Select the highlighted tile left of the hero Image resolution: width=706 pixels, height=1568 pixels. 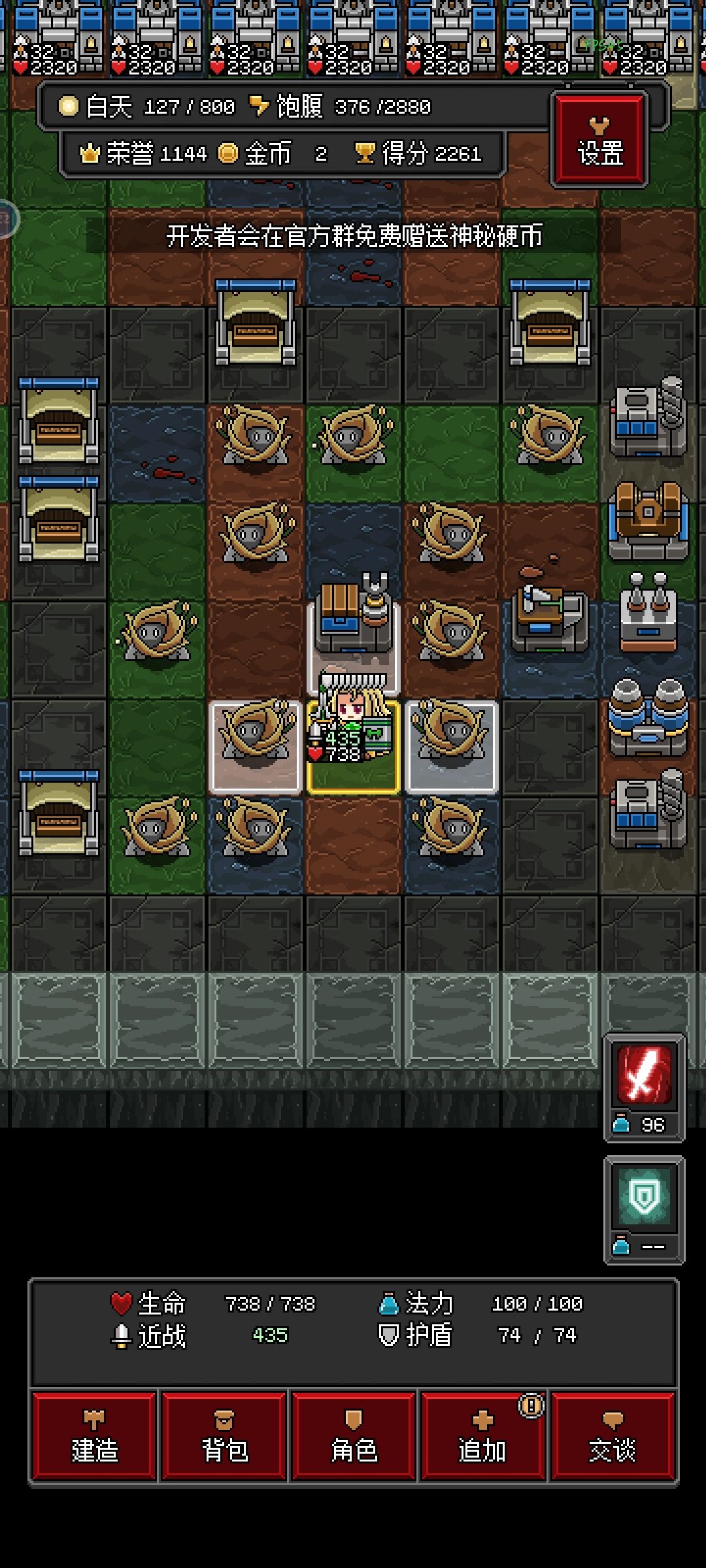coord(256,747)
